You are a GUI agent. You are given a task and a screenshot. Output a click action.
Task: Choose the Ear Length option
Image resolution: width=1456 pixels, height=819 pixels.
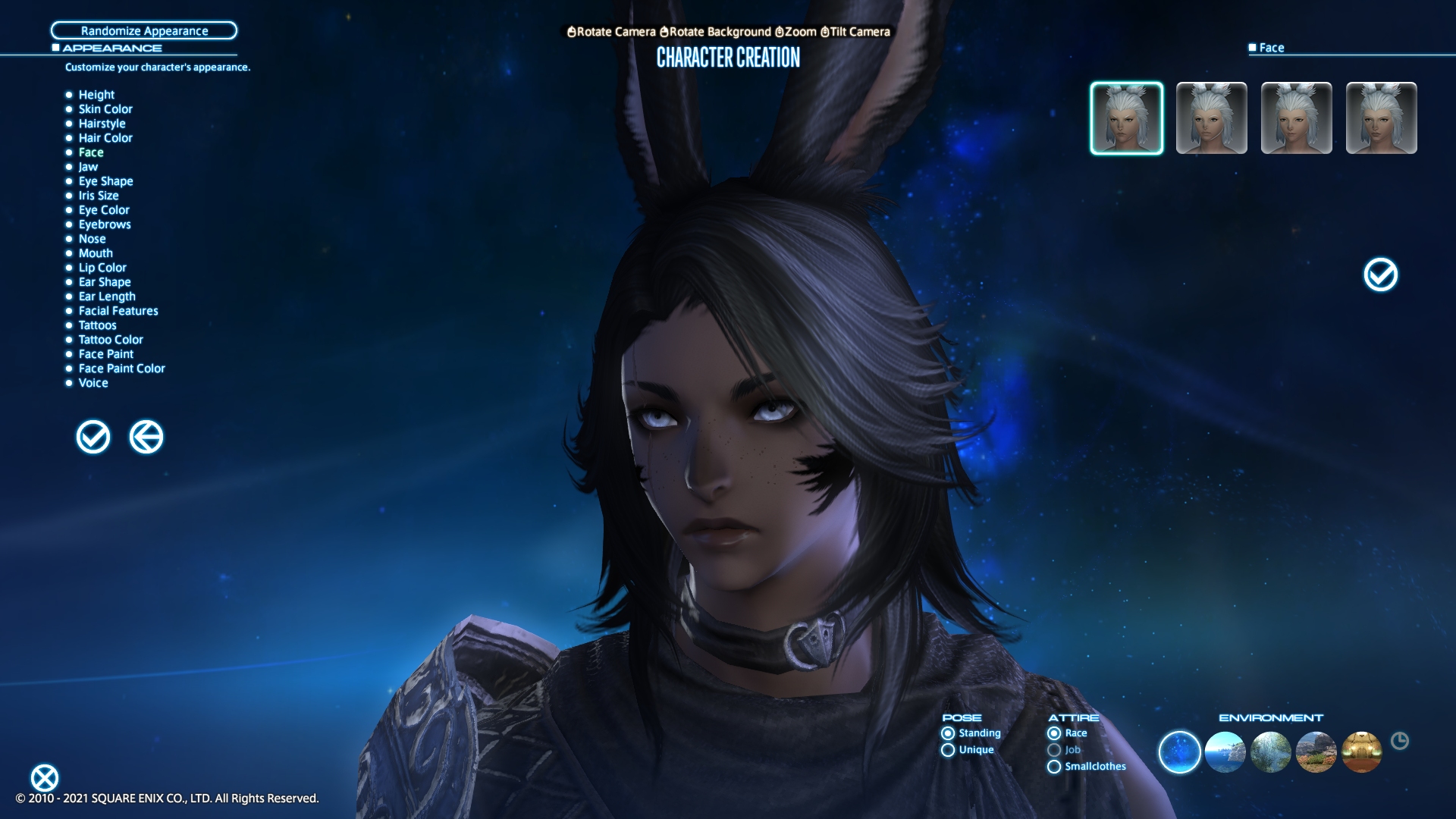pyautogui.click(x=107, y=297)
